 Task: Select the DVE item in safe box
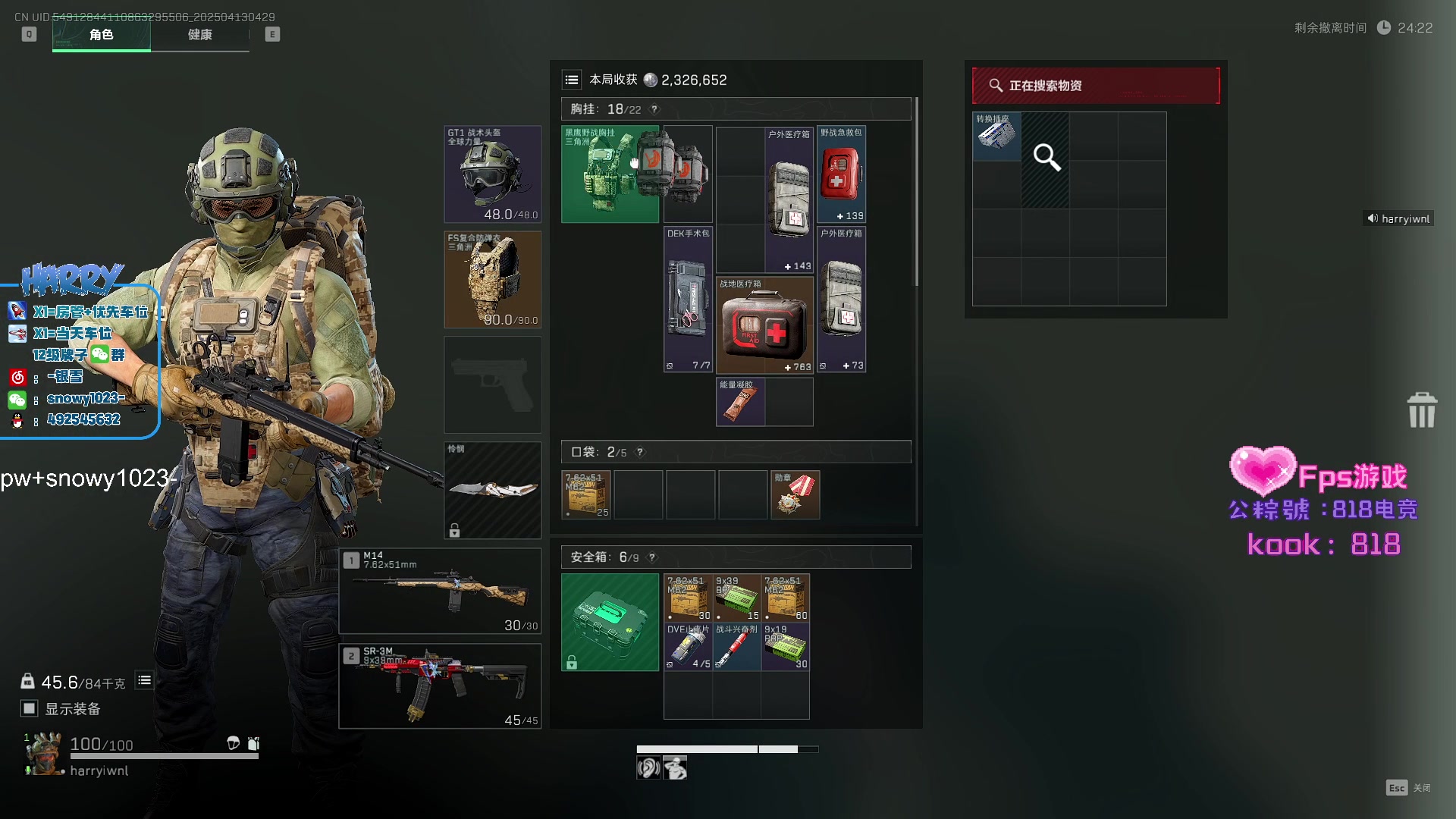688,647
